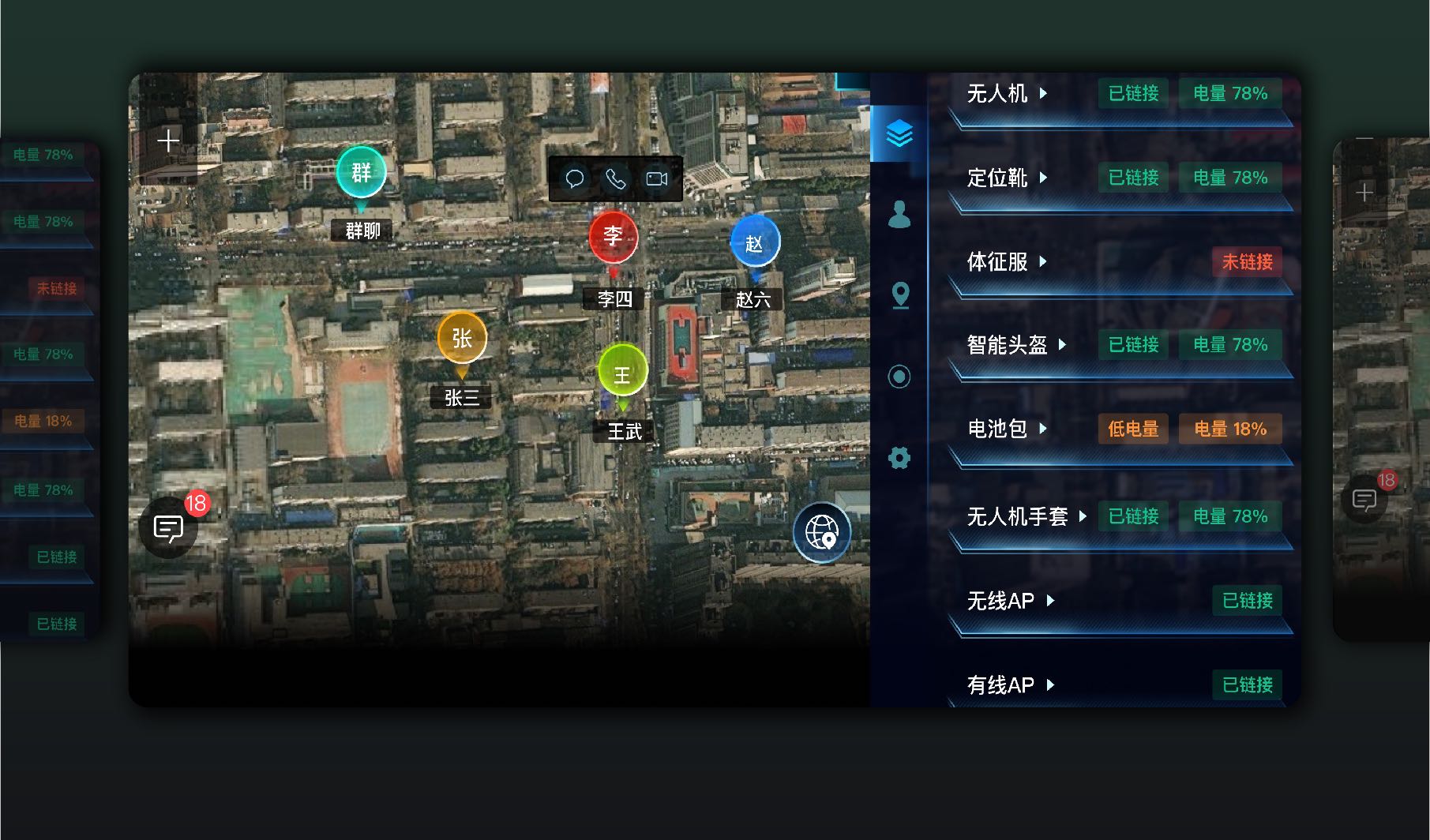Open chat bubble in the contact popup
This screenshot has width=1430, height=840.
click(x=575, y=179)
